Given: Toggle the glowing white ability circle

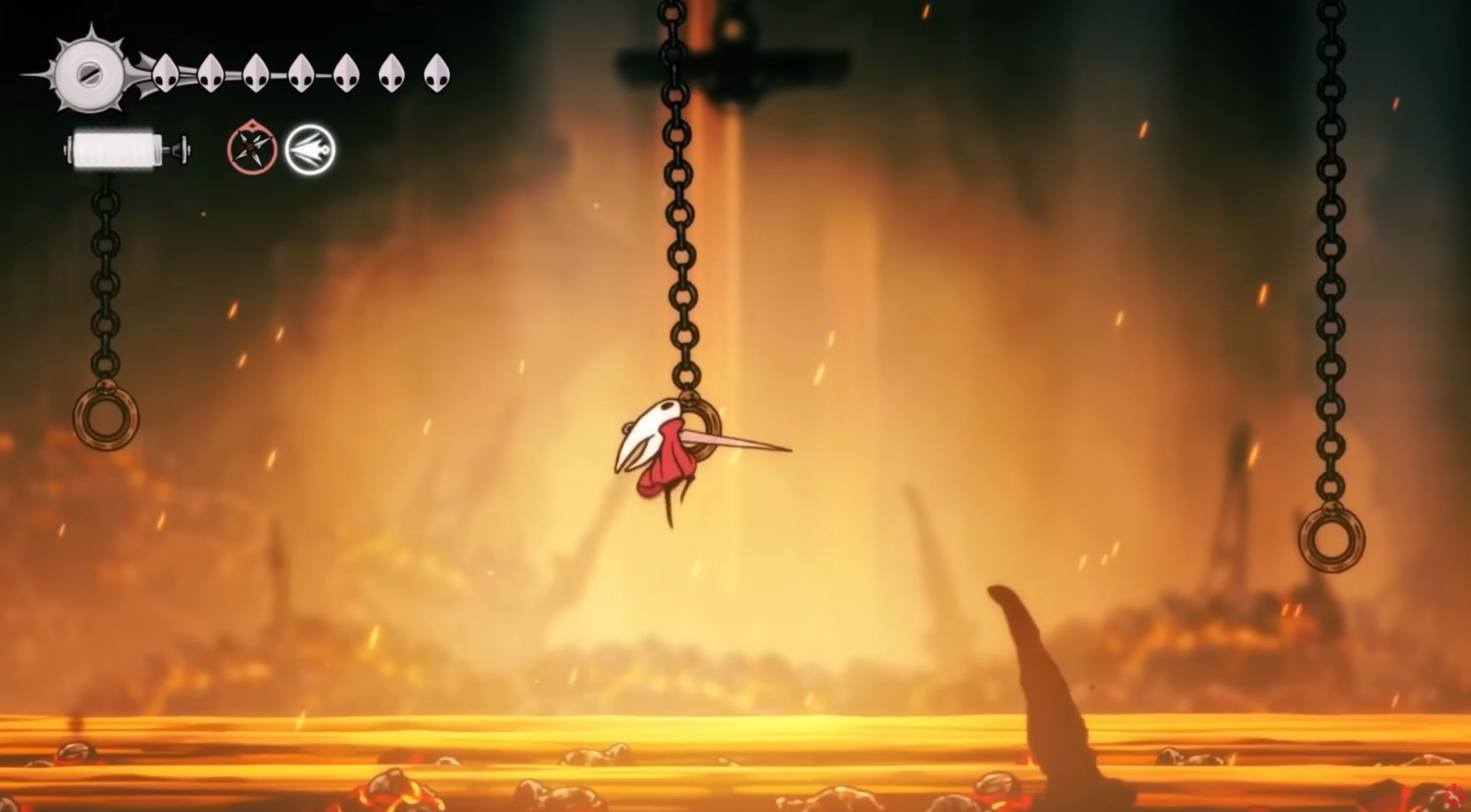Looking at the screenshot, I should [312, 148].
